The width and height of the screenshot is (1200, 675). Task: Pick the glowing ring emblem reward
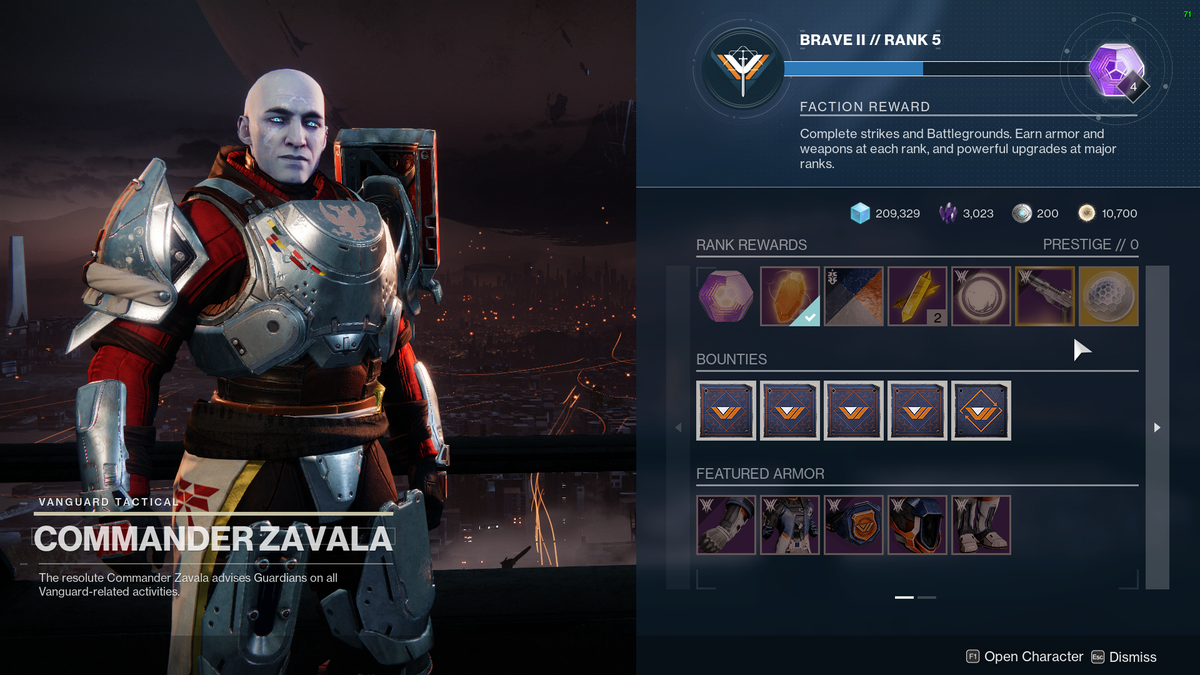pyautogui.click(x=981, y=296)
